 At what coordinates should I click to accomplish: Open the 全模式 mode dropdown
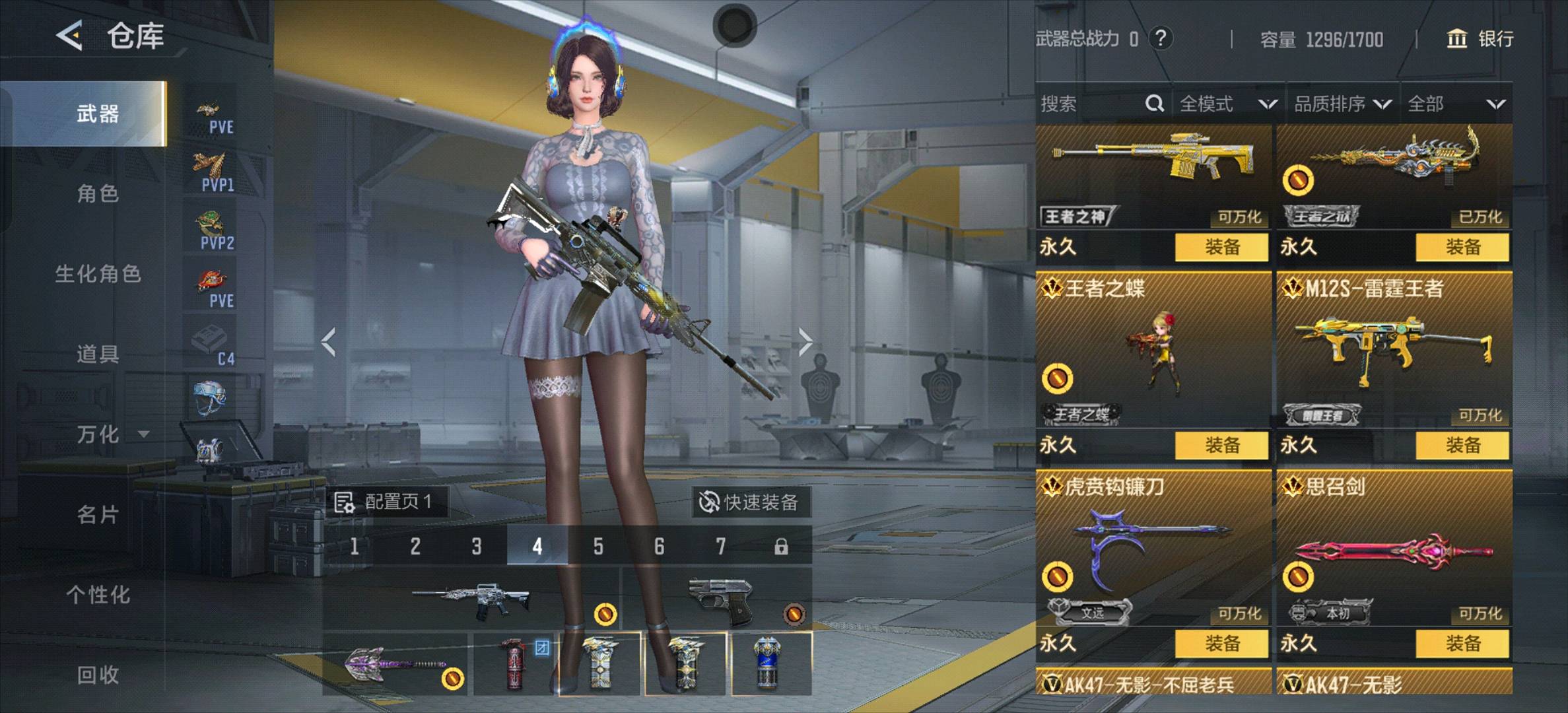[1227, 104]
